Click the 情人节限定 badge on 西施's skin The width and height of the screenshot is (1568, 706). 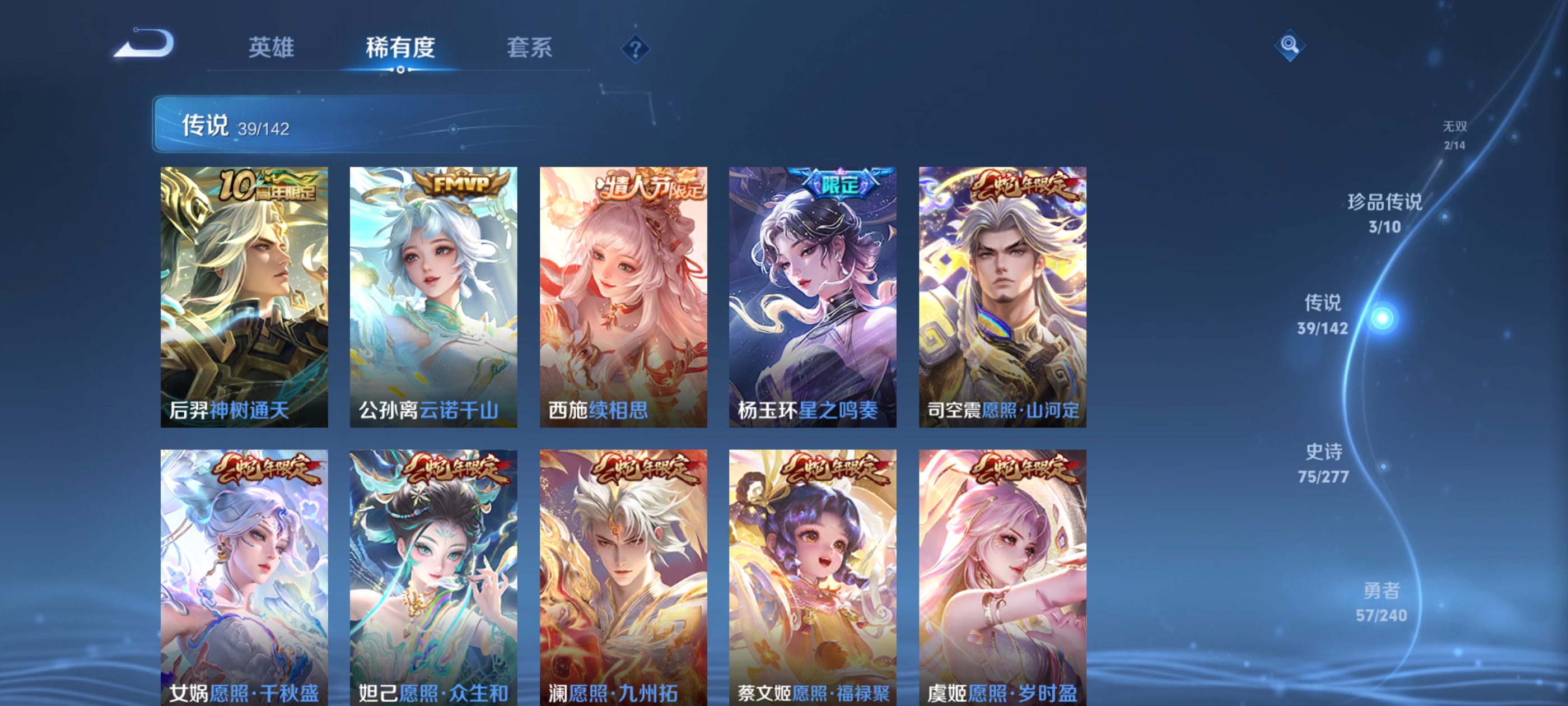coord(648,186)
